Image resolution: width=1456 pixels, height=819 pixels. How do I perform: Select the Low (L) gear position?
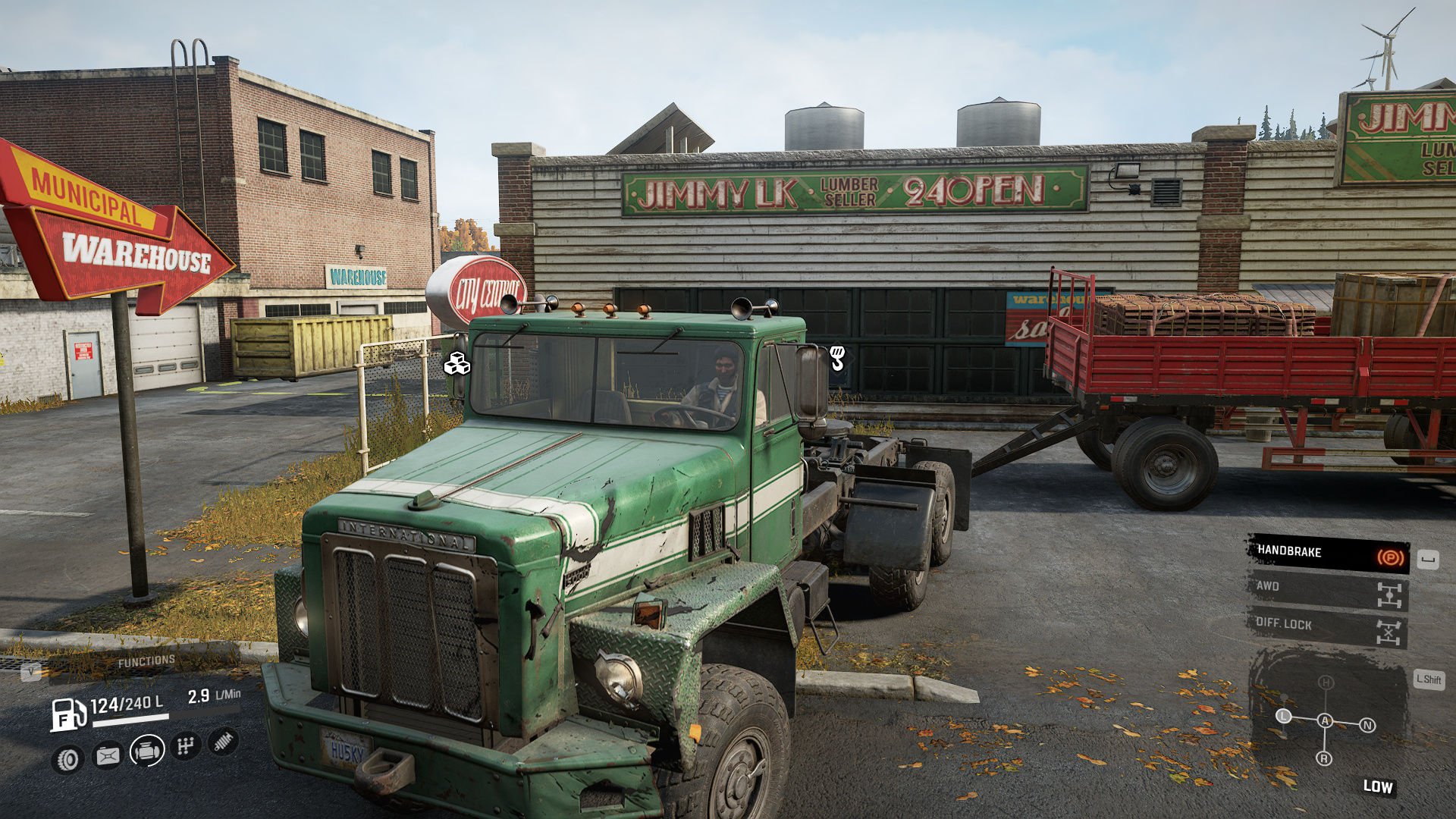point(1283,716)
